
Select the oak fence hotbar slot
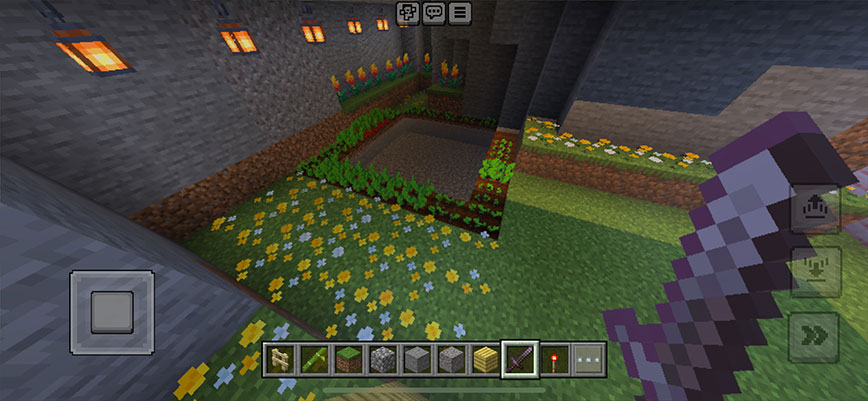[280, 359]
